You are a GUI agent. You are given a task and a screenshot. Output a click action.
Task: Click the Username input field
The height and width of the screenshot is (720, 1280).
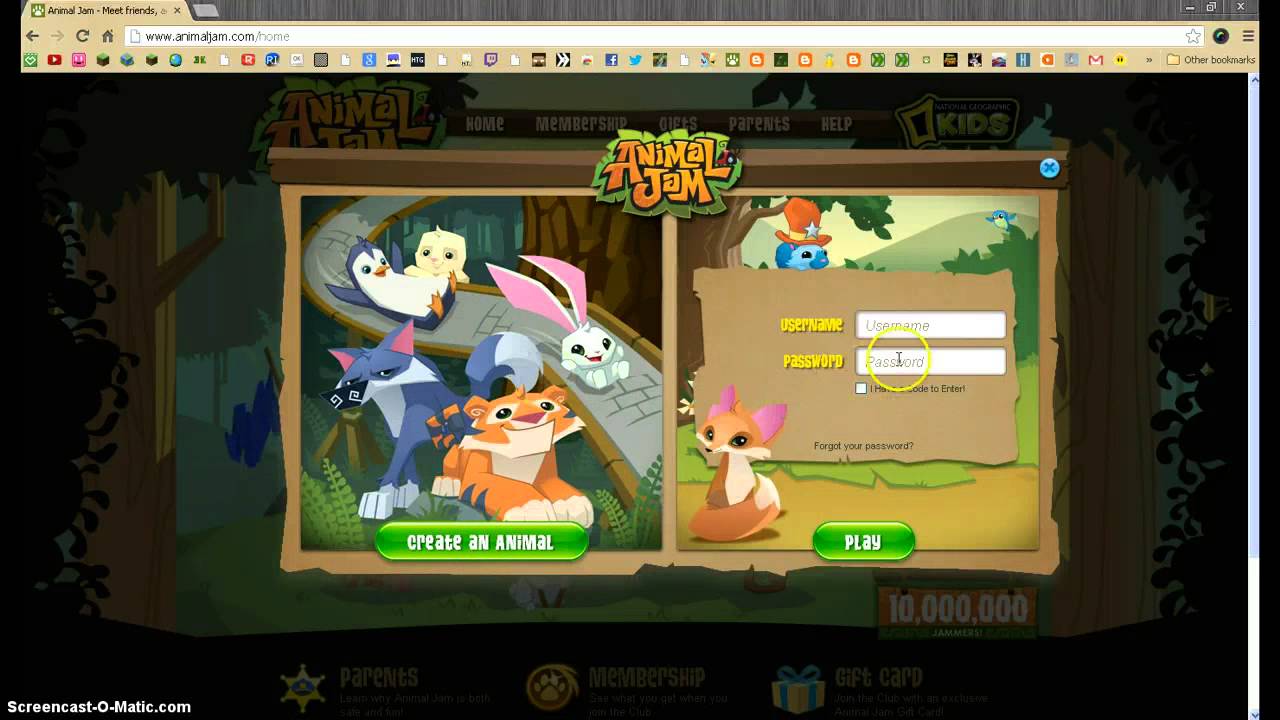(930, 325)
